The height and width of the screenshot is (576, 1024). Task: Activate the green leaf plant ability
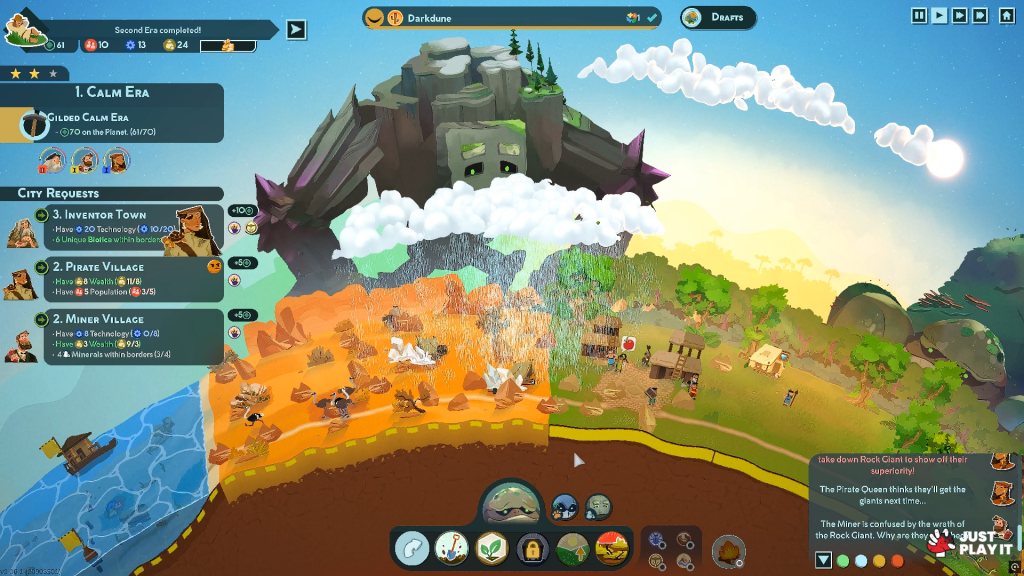[x=491, y=548]
